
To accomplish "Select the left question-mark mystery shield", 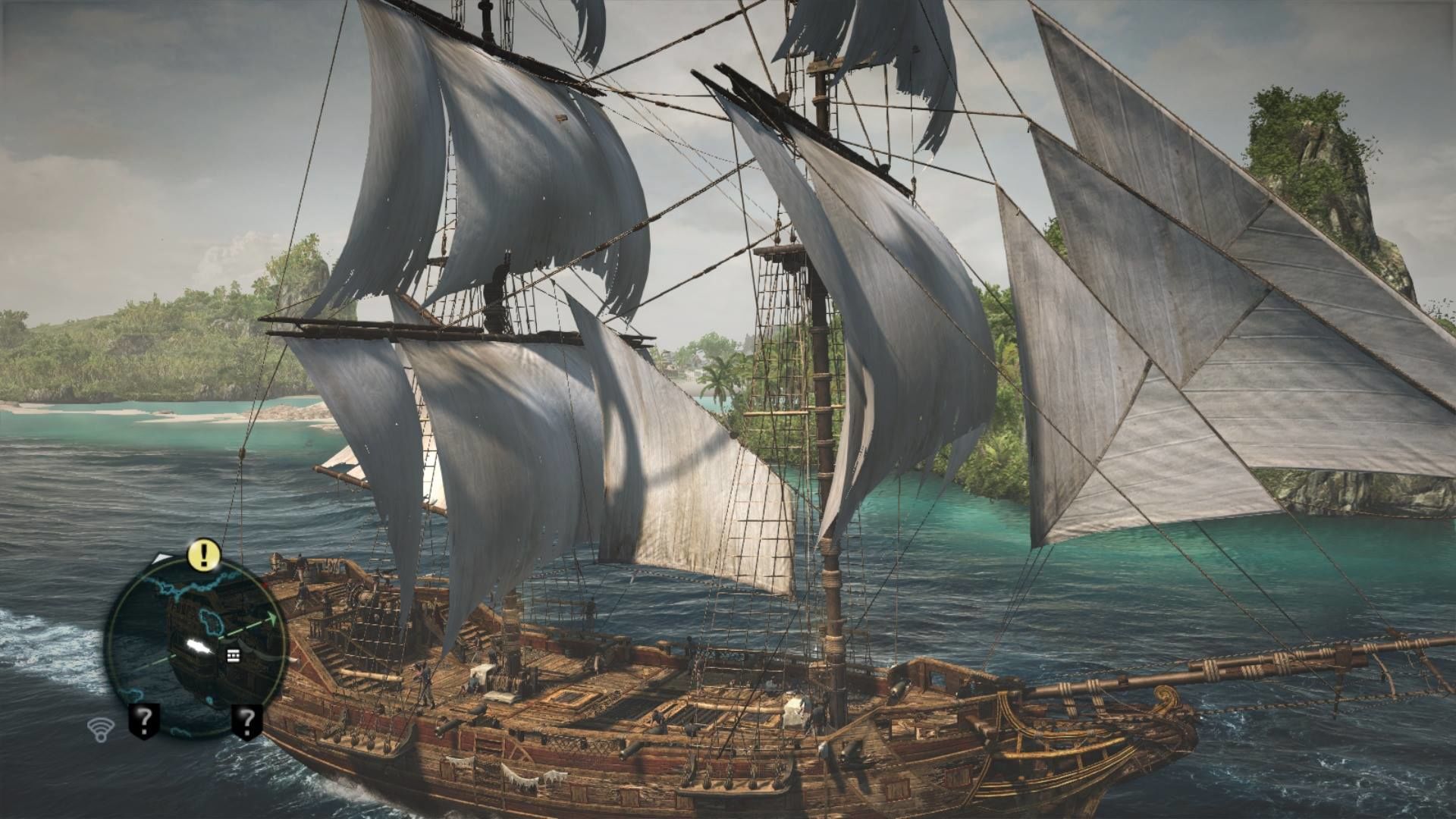I will click(x=145, y=720).
